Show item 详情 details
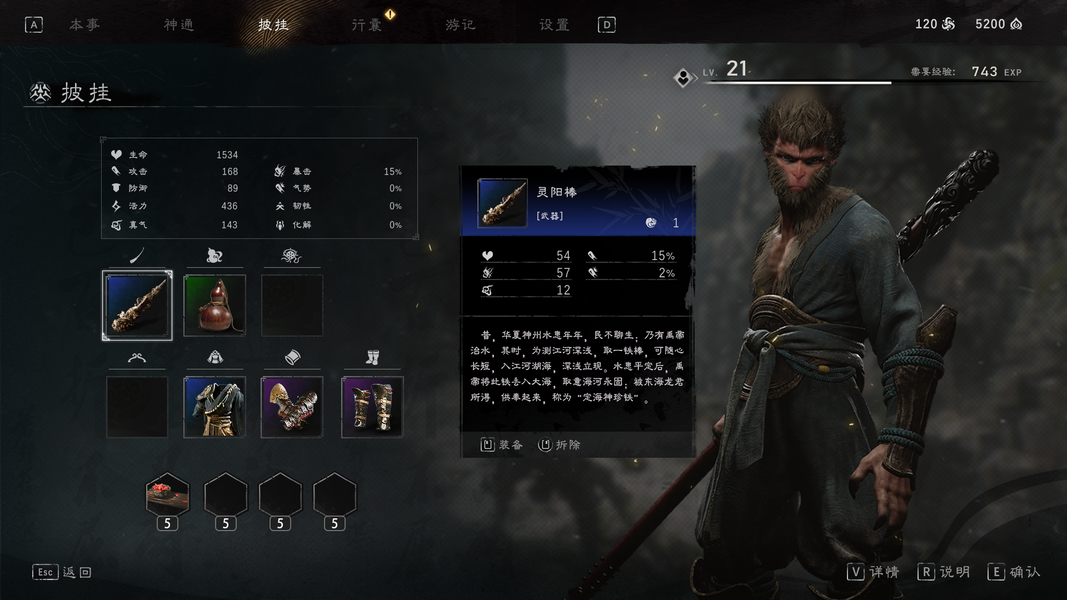Screen dimensions: 1067x600 coord(874,572)
